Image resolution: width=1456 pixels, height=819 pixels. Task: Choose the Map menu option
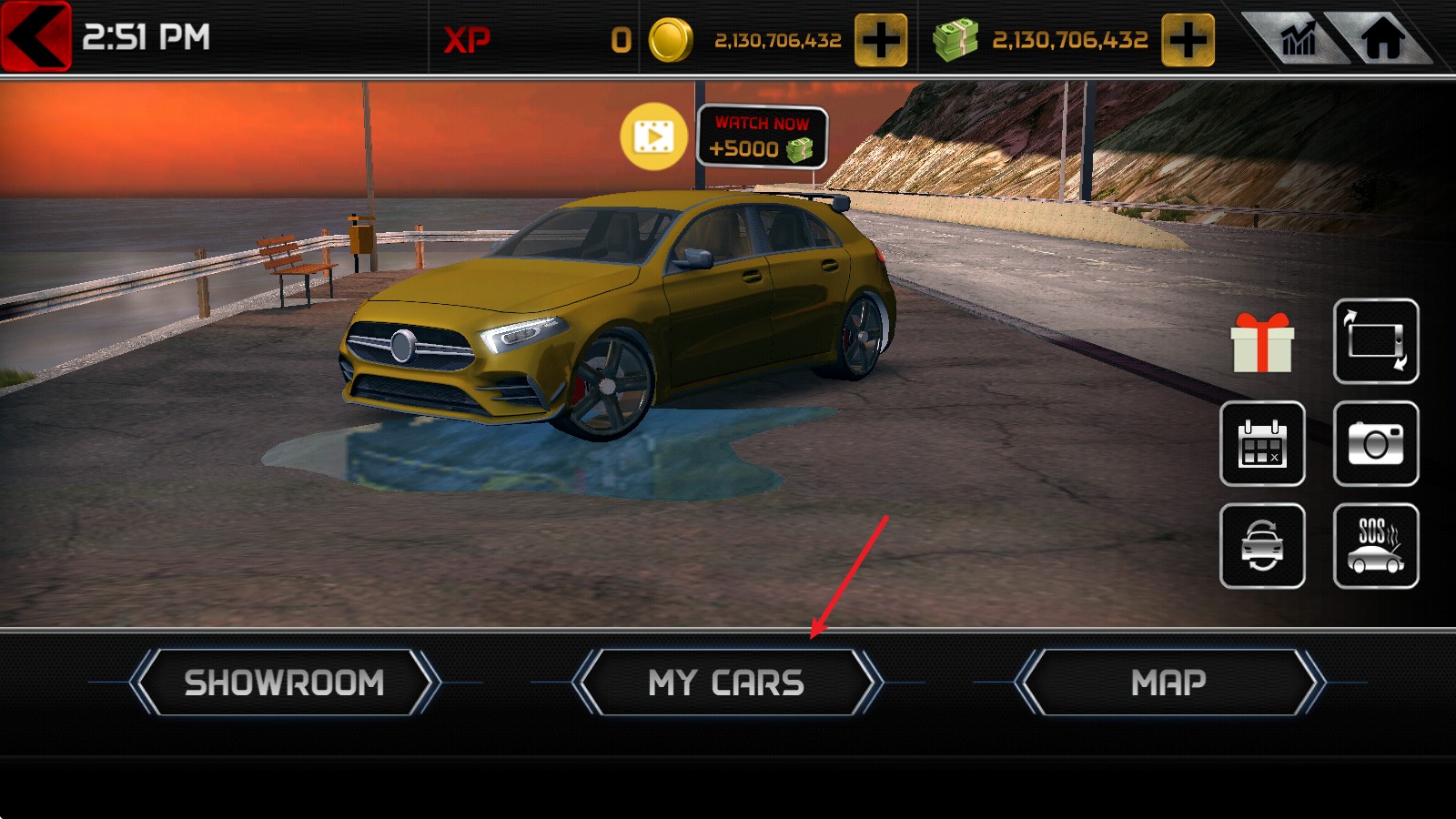click(1168, 682)
